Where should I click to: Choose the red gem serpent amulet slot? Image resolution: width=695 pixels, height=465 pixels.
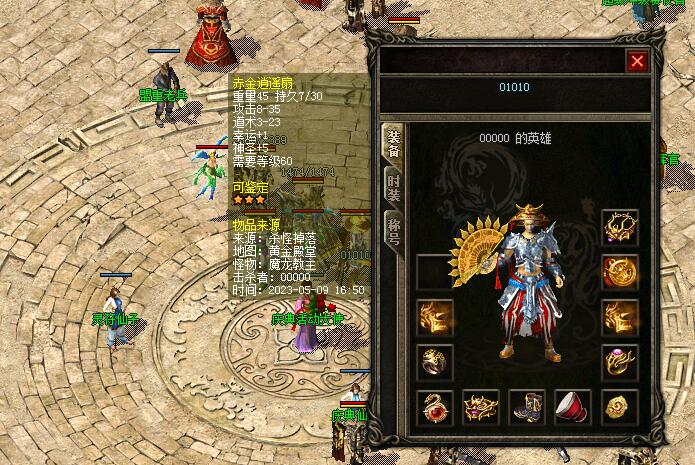[x=435, y=407]
